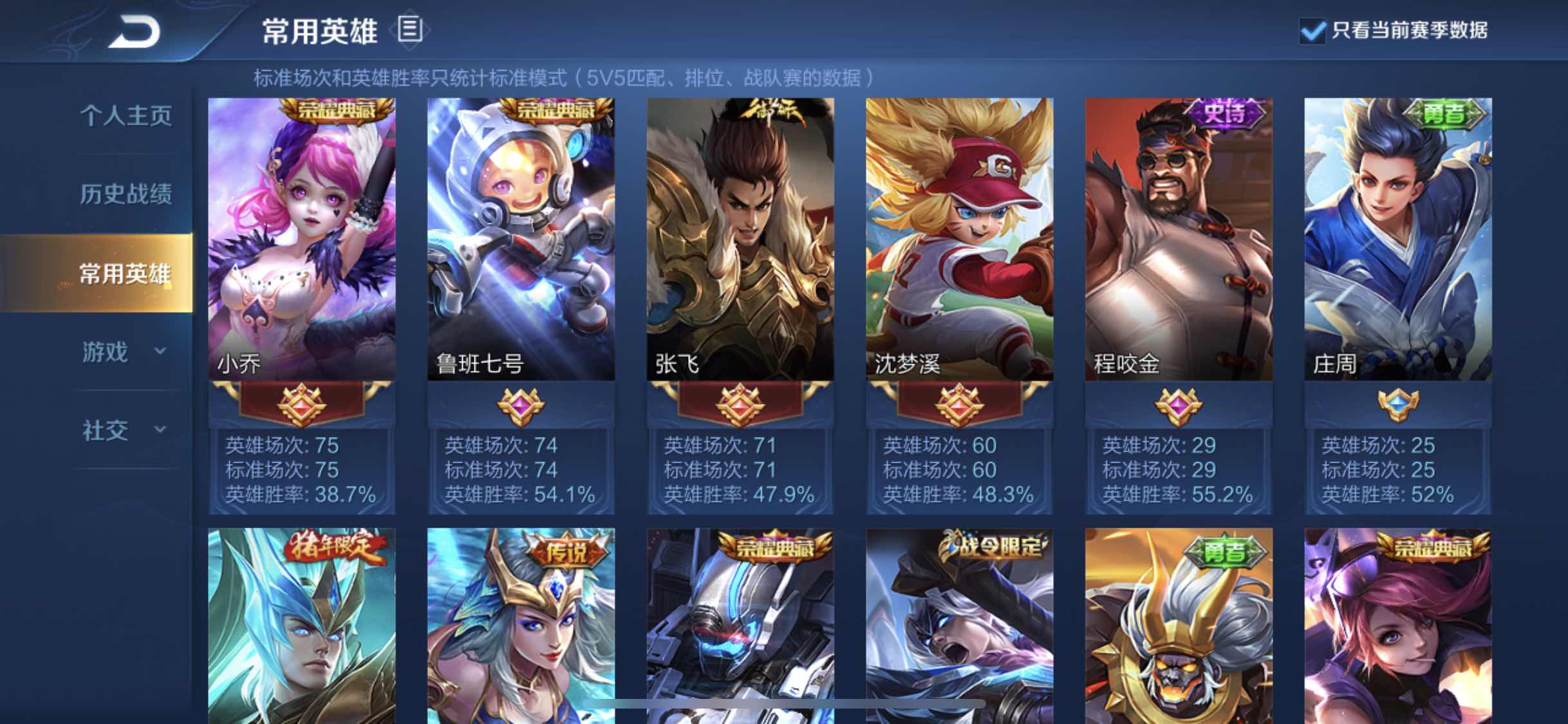
Task: Collapse the 游戏 dropdown chevron
Action: 159,351
